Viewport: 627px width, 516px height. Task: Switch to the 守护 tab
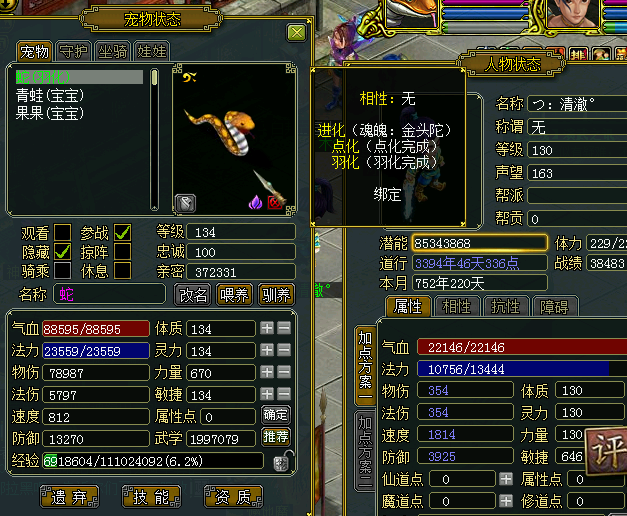click(73, 51)
